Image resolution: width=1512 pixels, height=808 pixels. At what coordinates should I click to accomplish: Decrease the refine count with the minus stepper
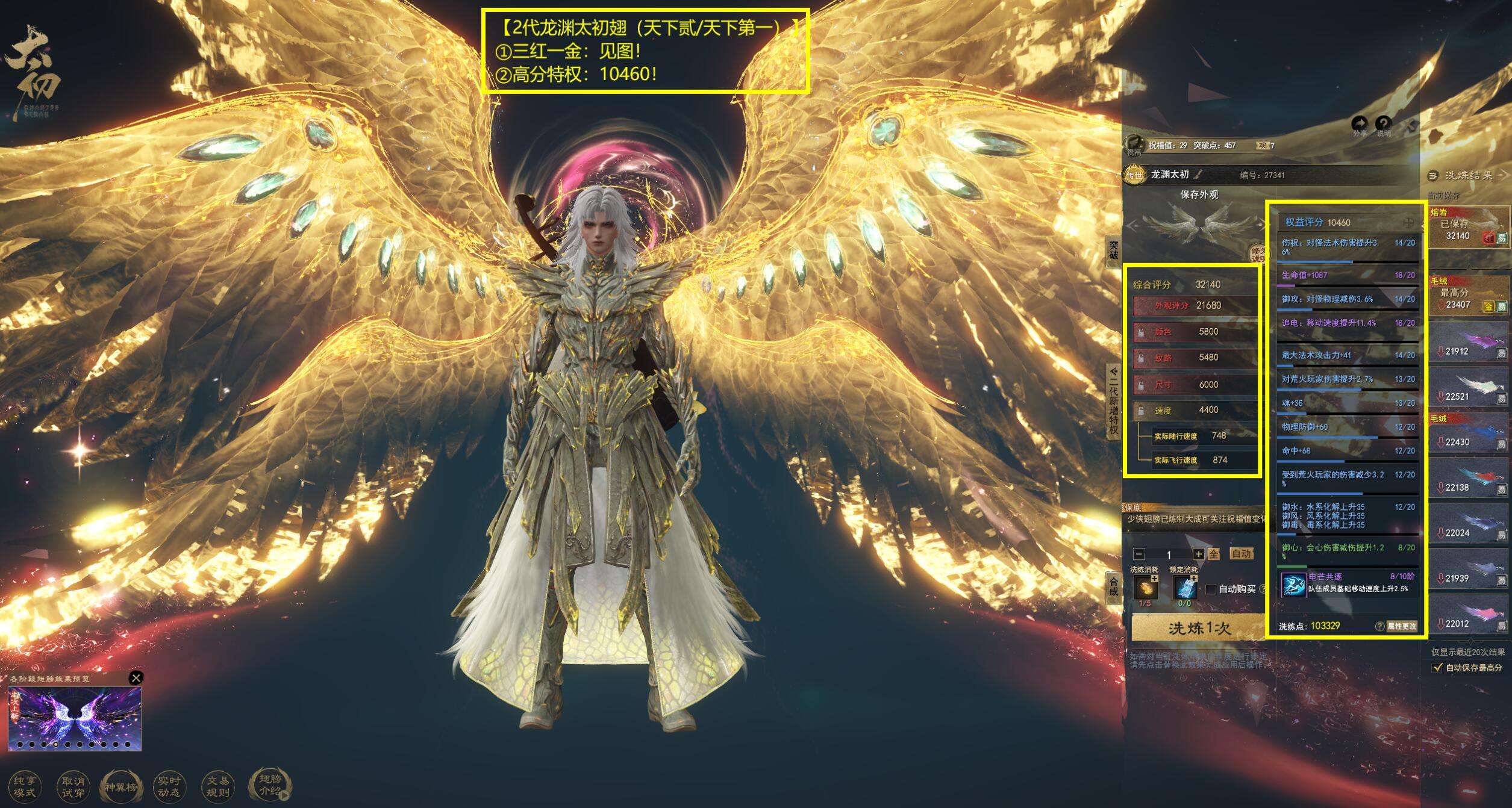click(1139, 554)
